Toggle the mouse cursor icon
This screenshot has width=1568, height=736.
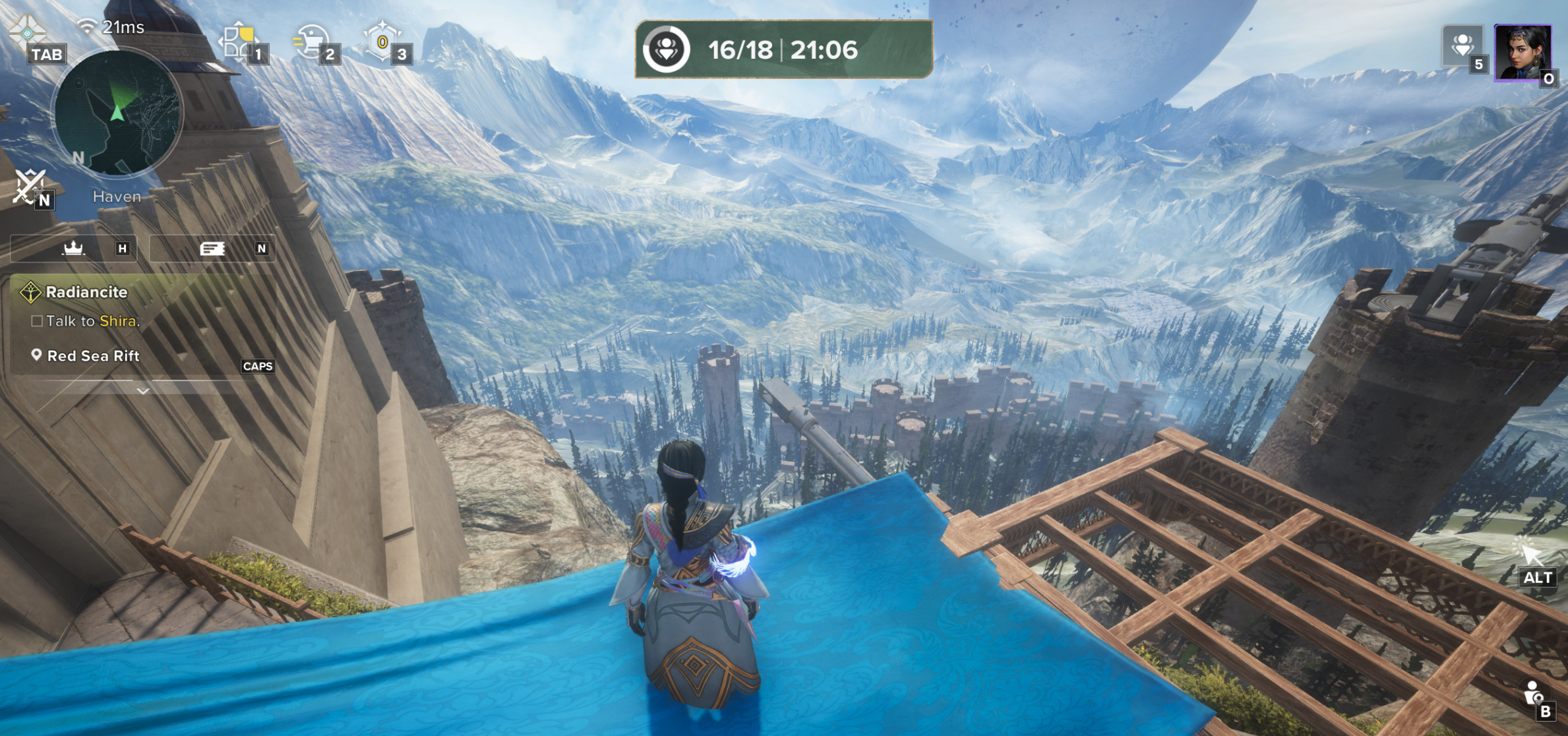click(x=1529, y=552)
